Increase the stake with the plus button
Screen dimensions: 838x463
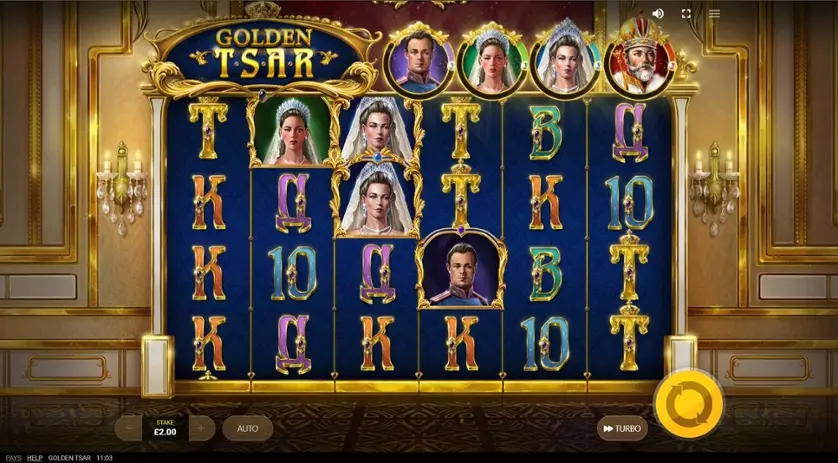click(201, 428)
